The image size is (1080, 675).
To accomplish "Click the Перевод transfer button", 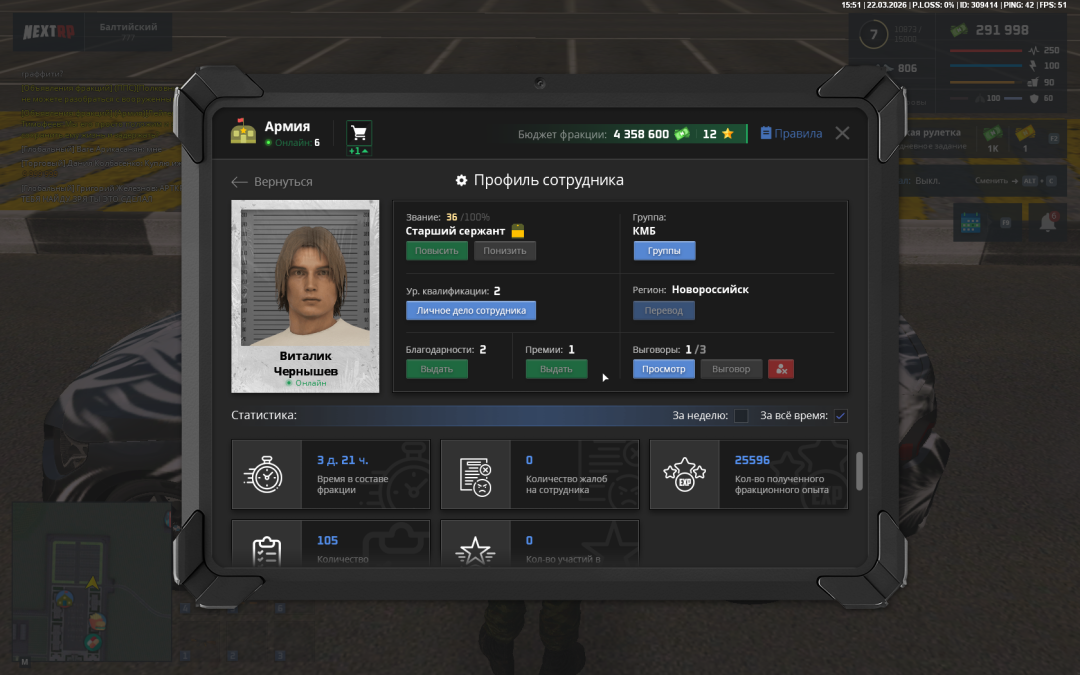I will [664, 311].
